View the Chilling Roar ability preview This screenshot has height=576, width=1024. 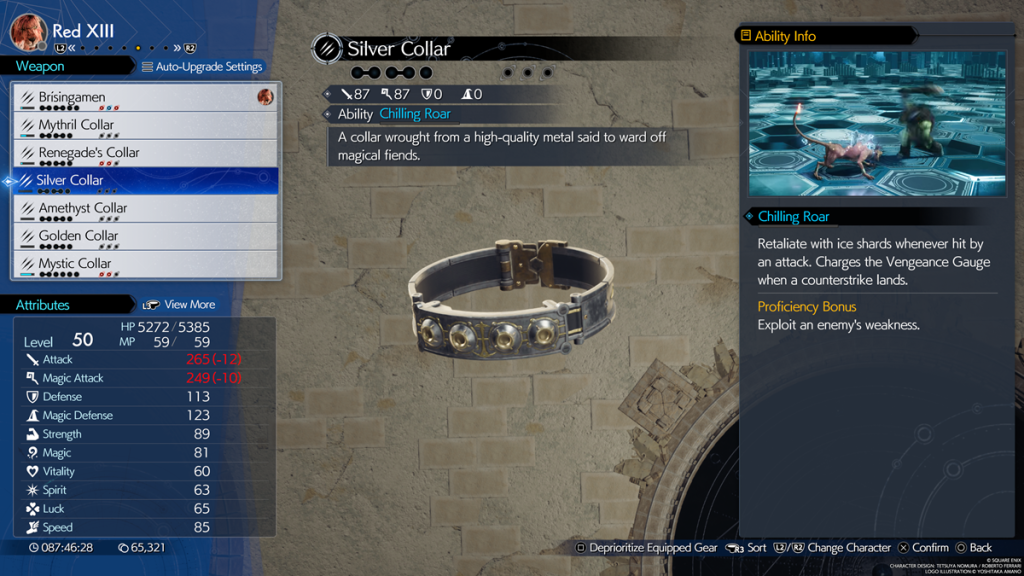coord(877,124)
